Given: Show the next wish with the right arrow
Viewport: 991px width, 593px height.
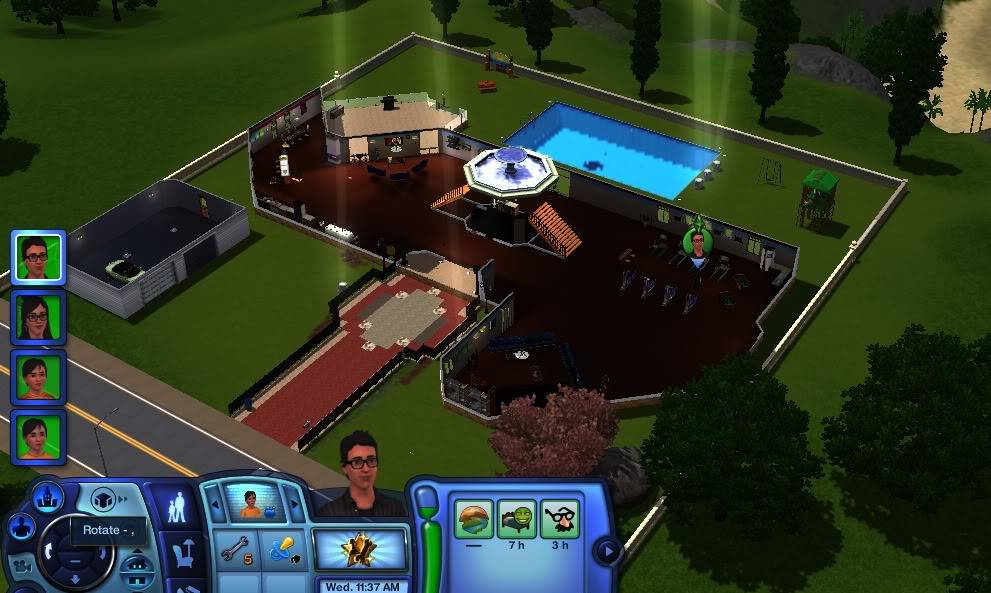Looking at the screenshot, I should pyautogui.click(x=294, y=503).
